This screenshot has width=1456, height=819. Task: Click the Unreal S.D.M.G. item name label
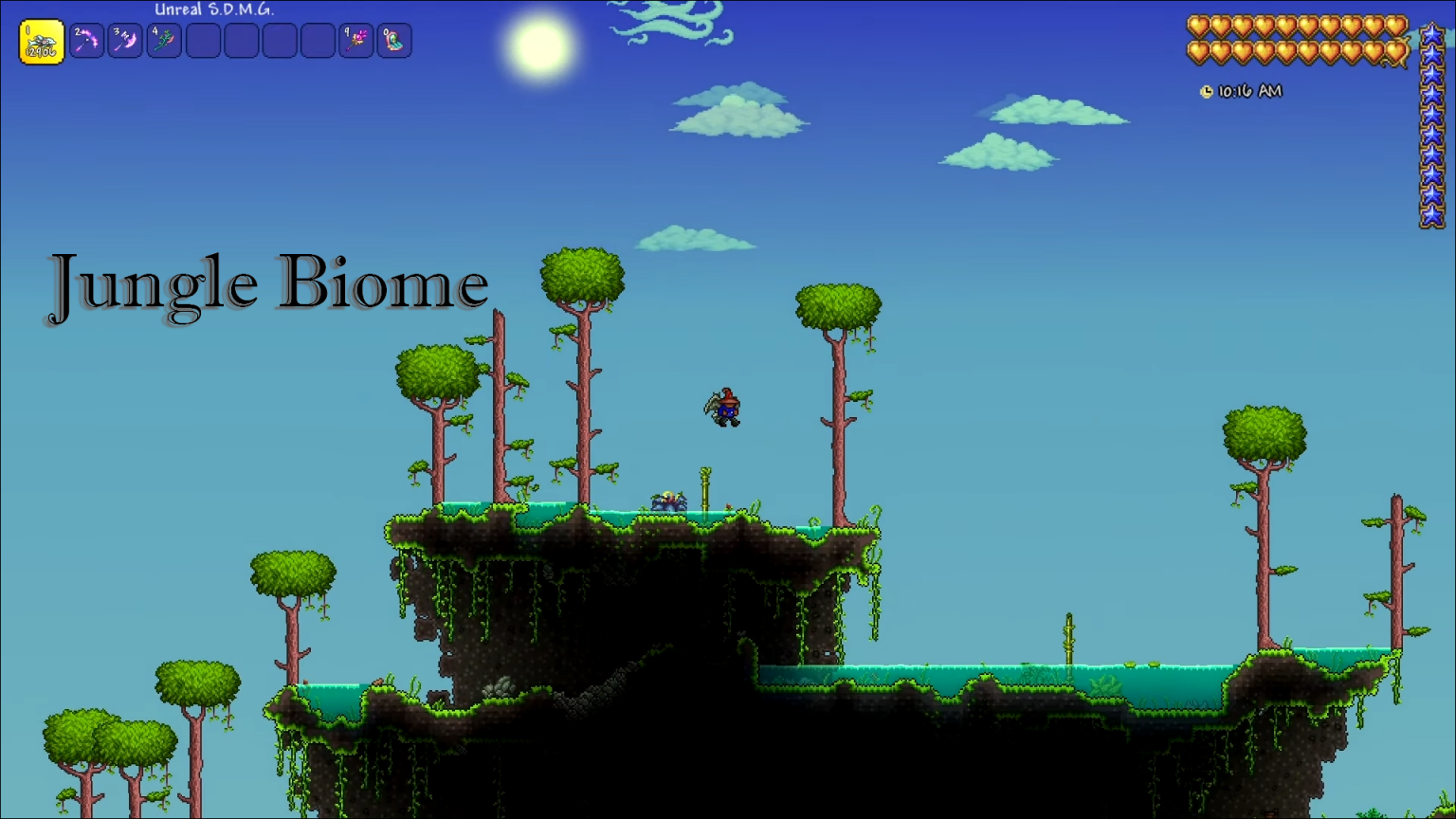214,9
